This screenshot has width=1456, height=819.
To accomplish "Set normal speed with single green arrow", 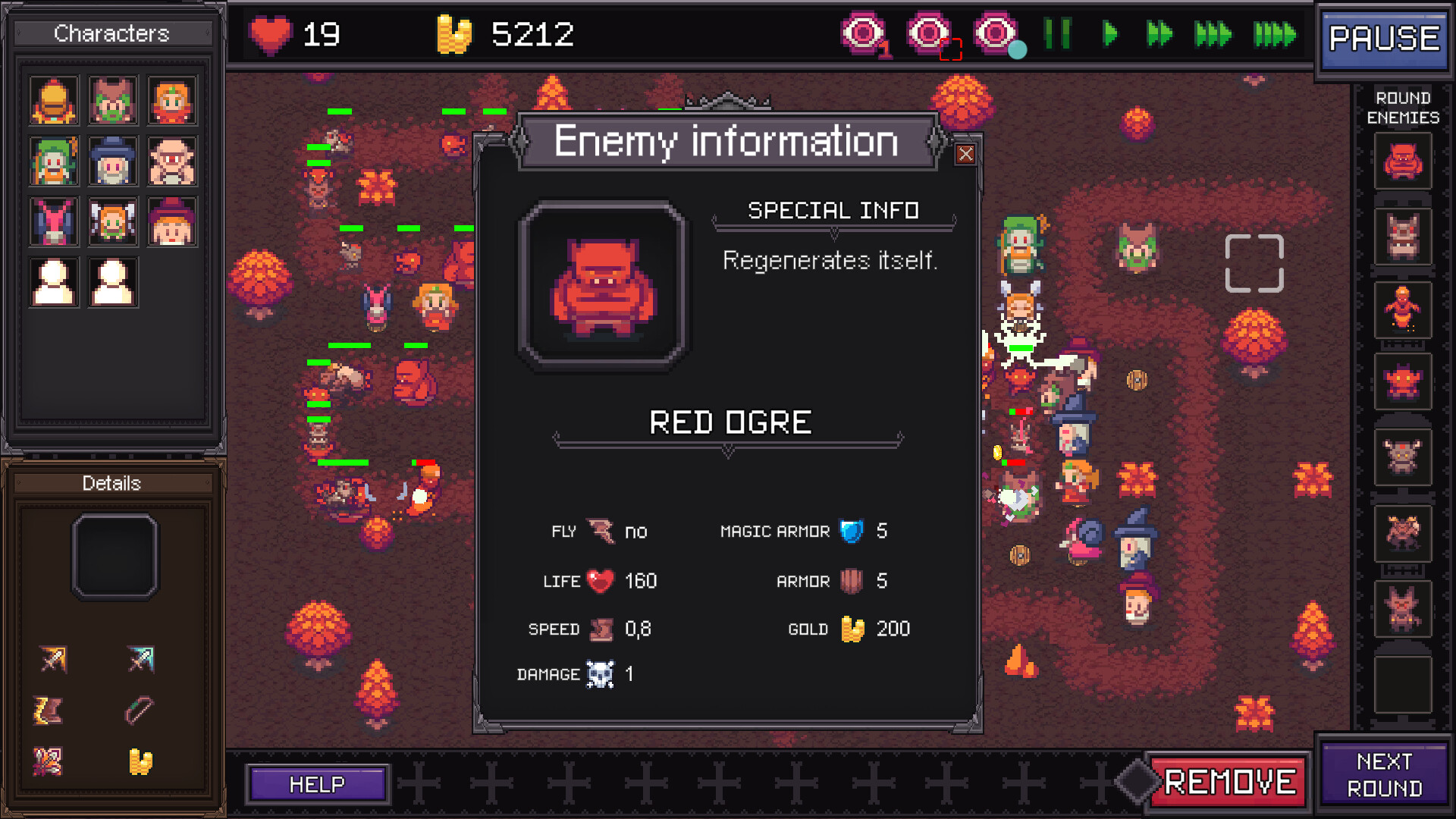I will point(1109,34).
